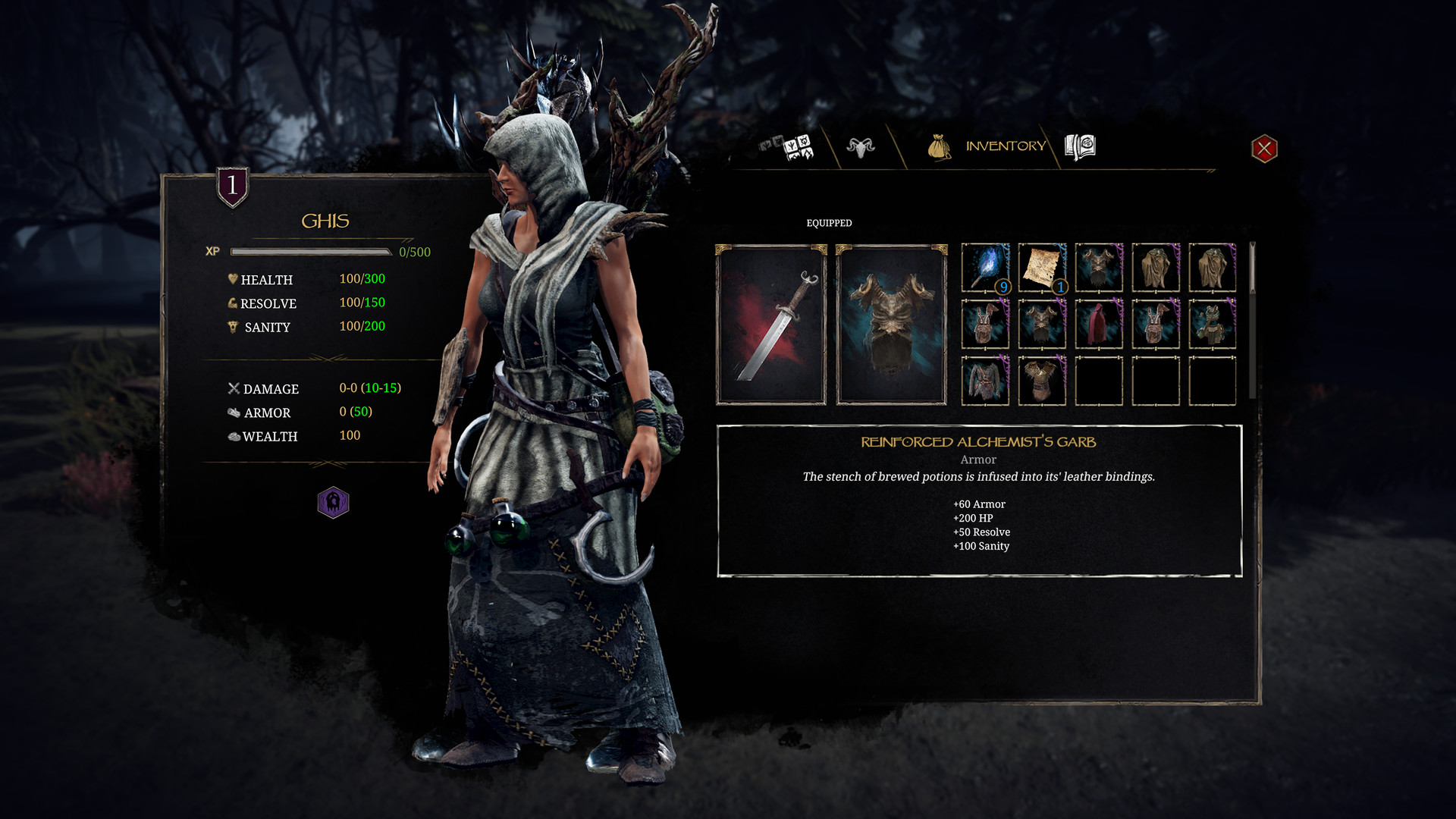Select the fur-collared leather armor
1456x819 pixels.
(x=1042, y=381)
